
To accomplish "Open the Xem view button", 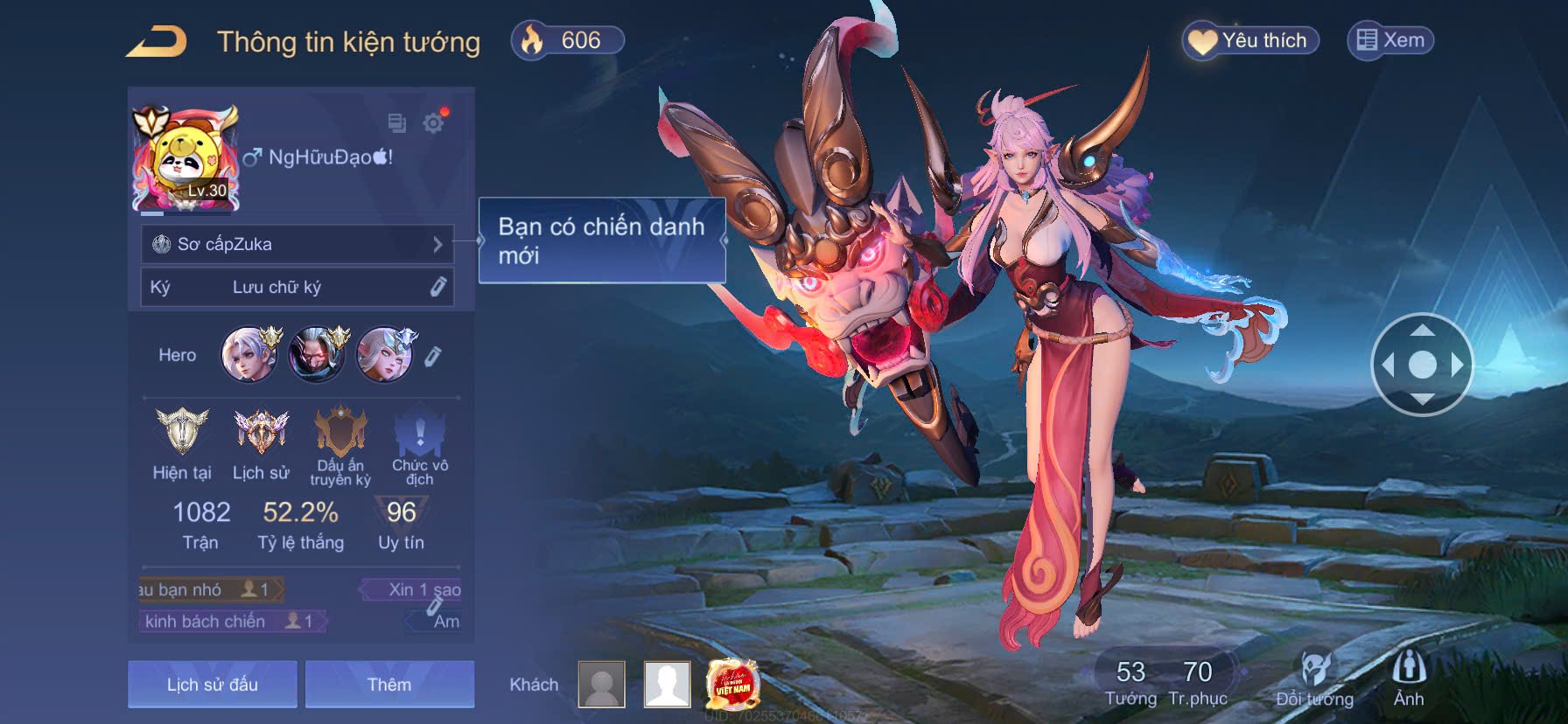I will point(1390,40).
